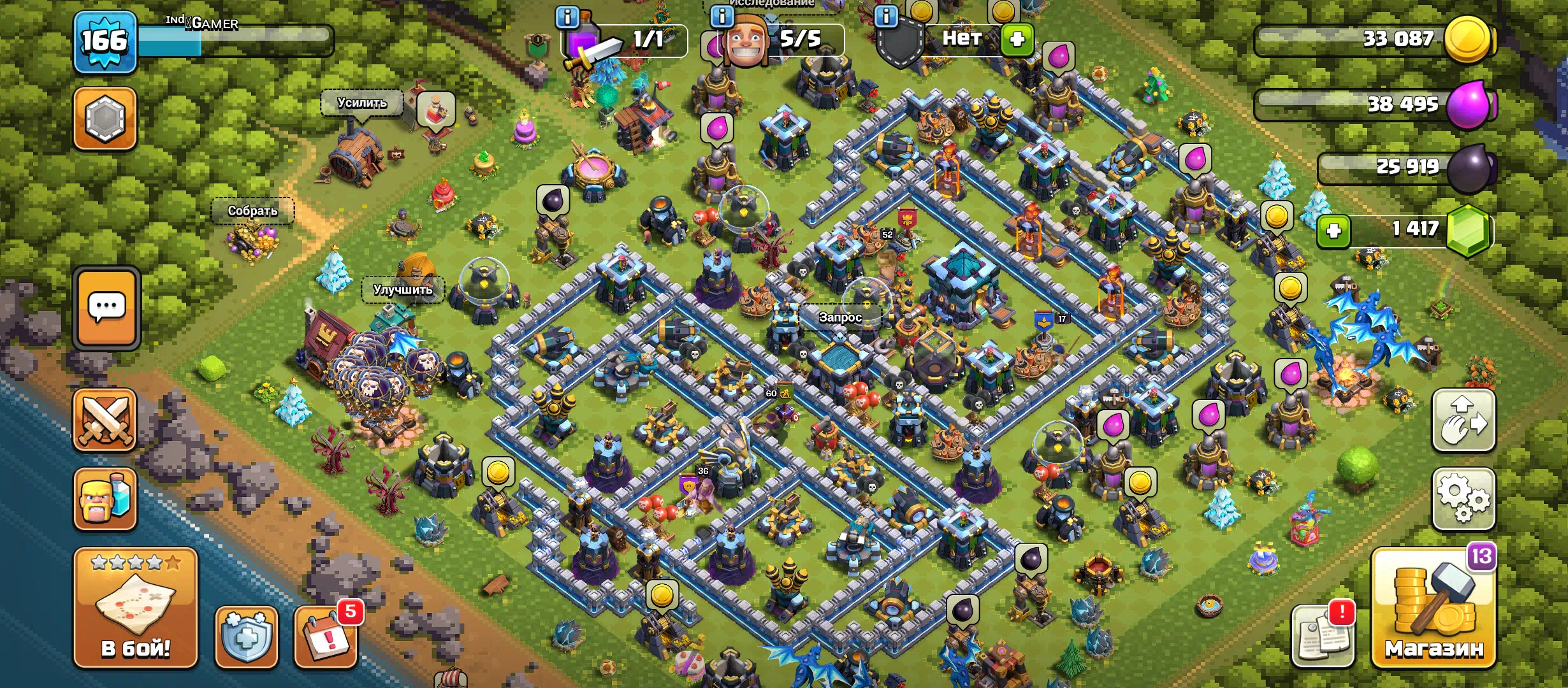Add gems with the green plus

[1333, 230]
